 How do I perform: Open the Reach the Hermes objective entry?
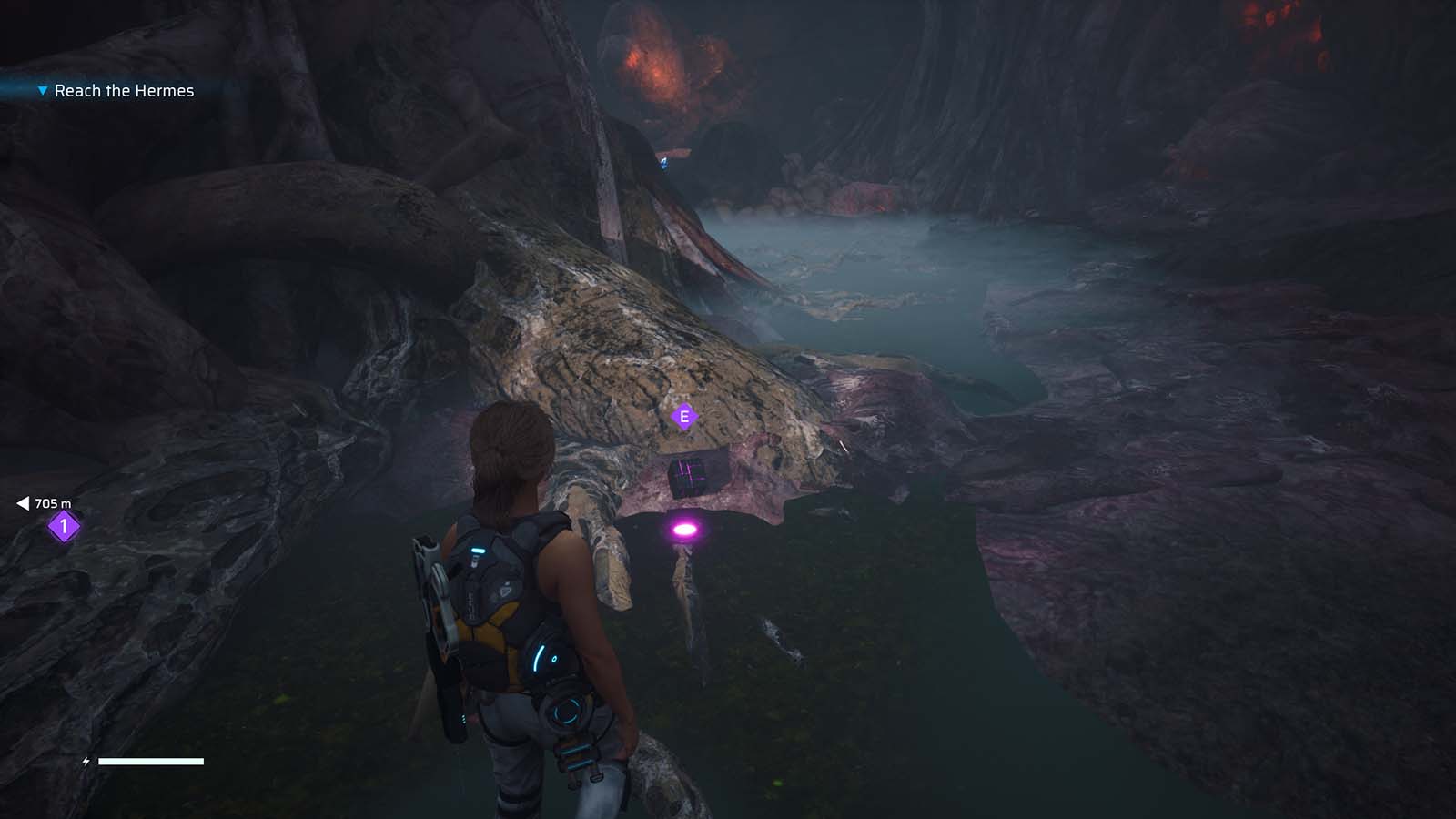click(124, 90)
